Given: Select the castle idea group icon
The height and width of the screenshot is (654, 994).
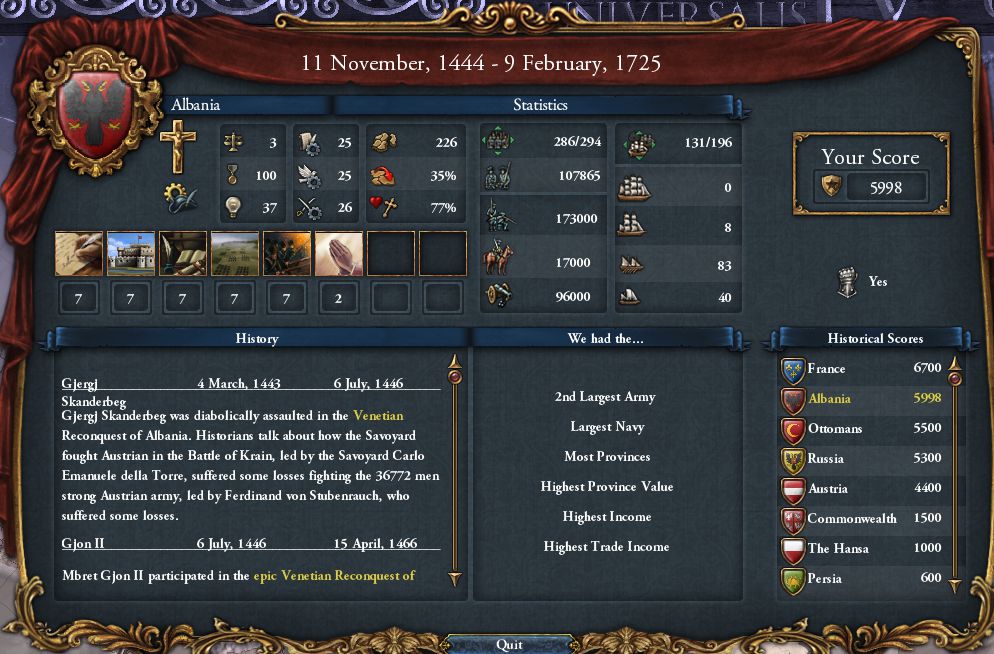Looking at the screenshot, I should pyautogui.click(x=130, y=254).
